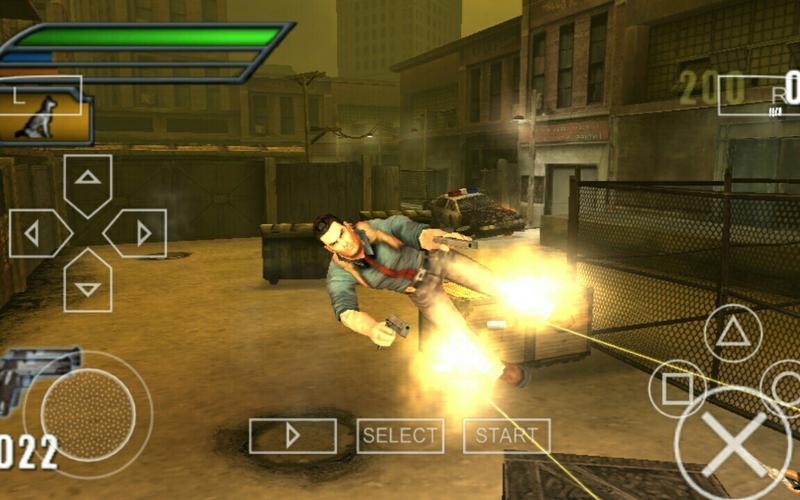This screenshot has width=800, height=500.
Task: Tap the D-pad left arrow
Action: [38, 234]
